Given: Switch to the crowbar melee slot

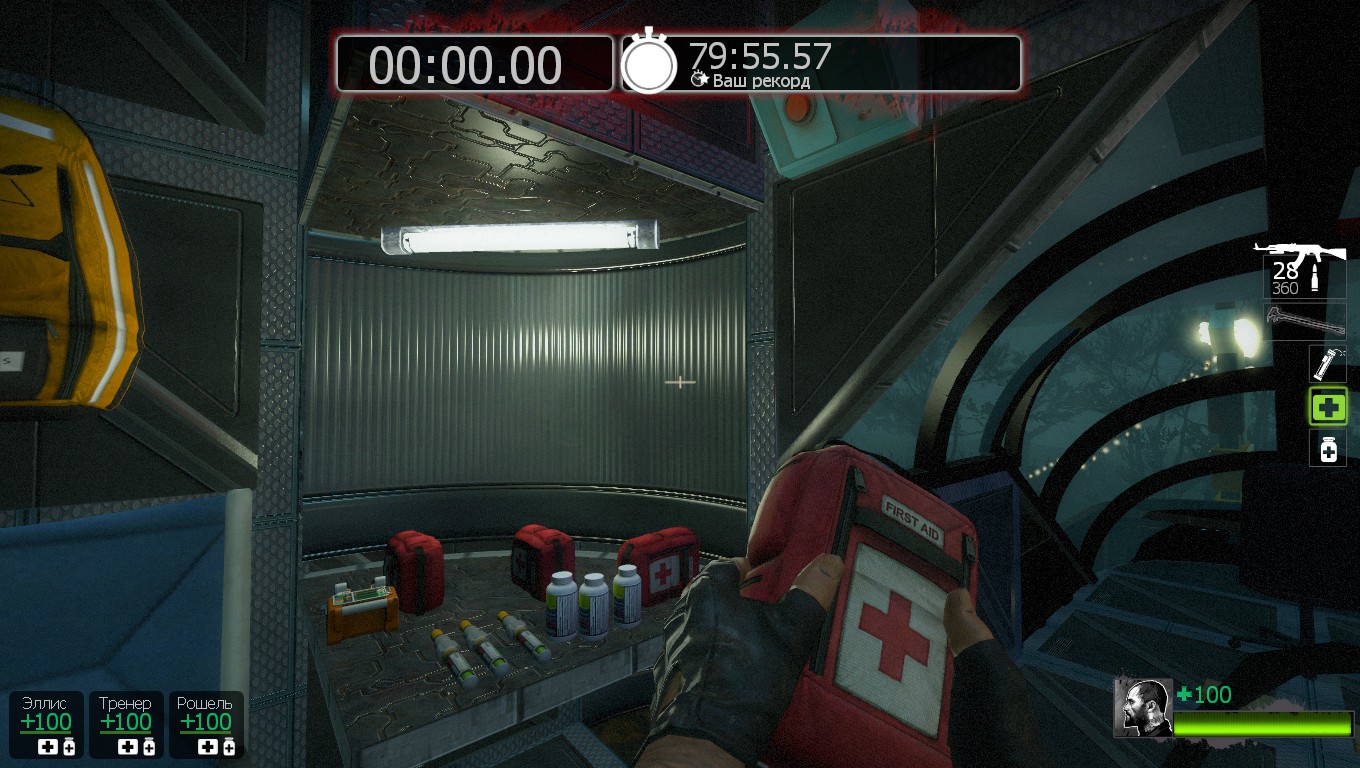Looking at the screenshot, I should point(1304,320).
